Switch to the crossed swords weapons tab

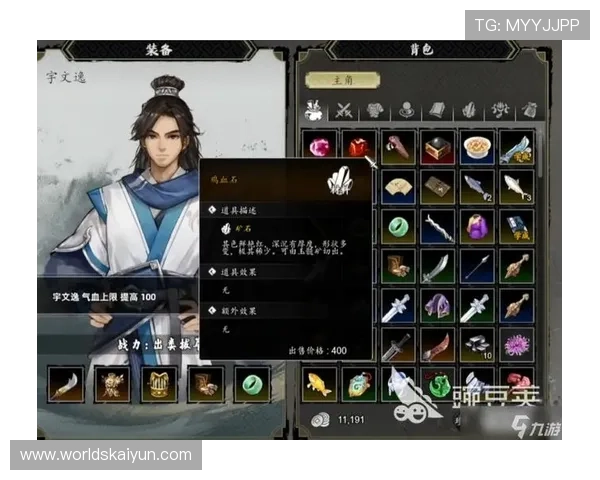tap(344, 111)
